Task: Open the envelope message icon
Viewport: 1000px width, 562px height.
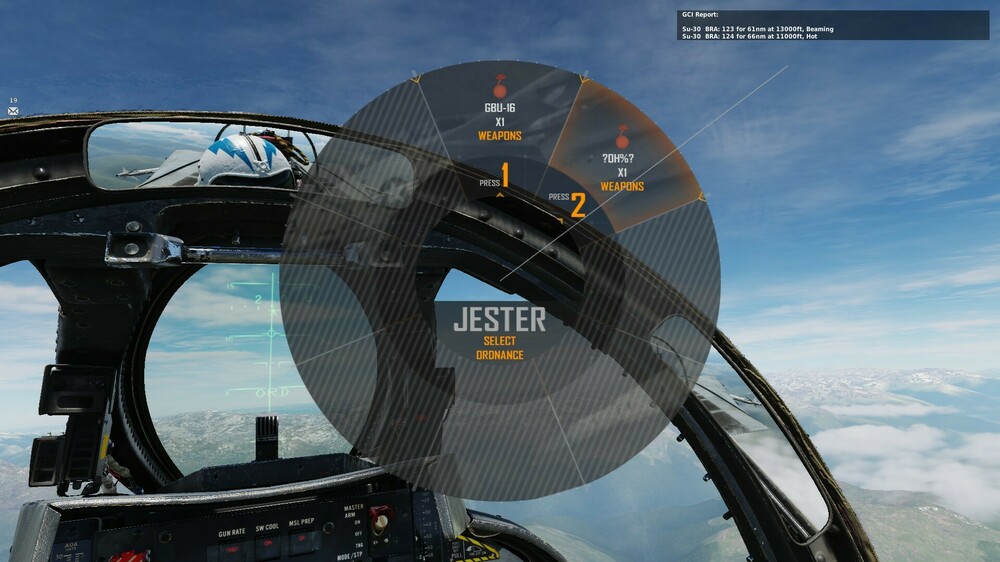Action: click(x=14, y=111)
